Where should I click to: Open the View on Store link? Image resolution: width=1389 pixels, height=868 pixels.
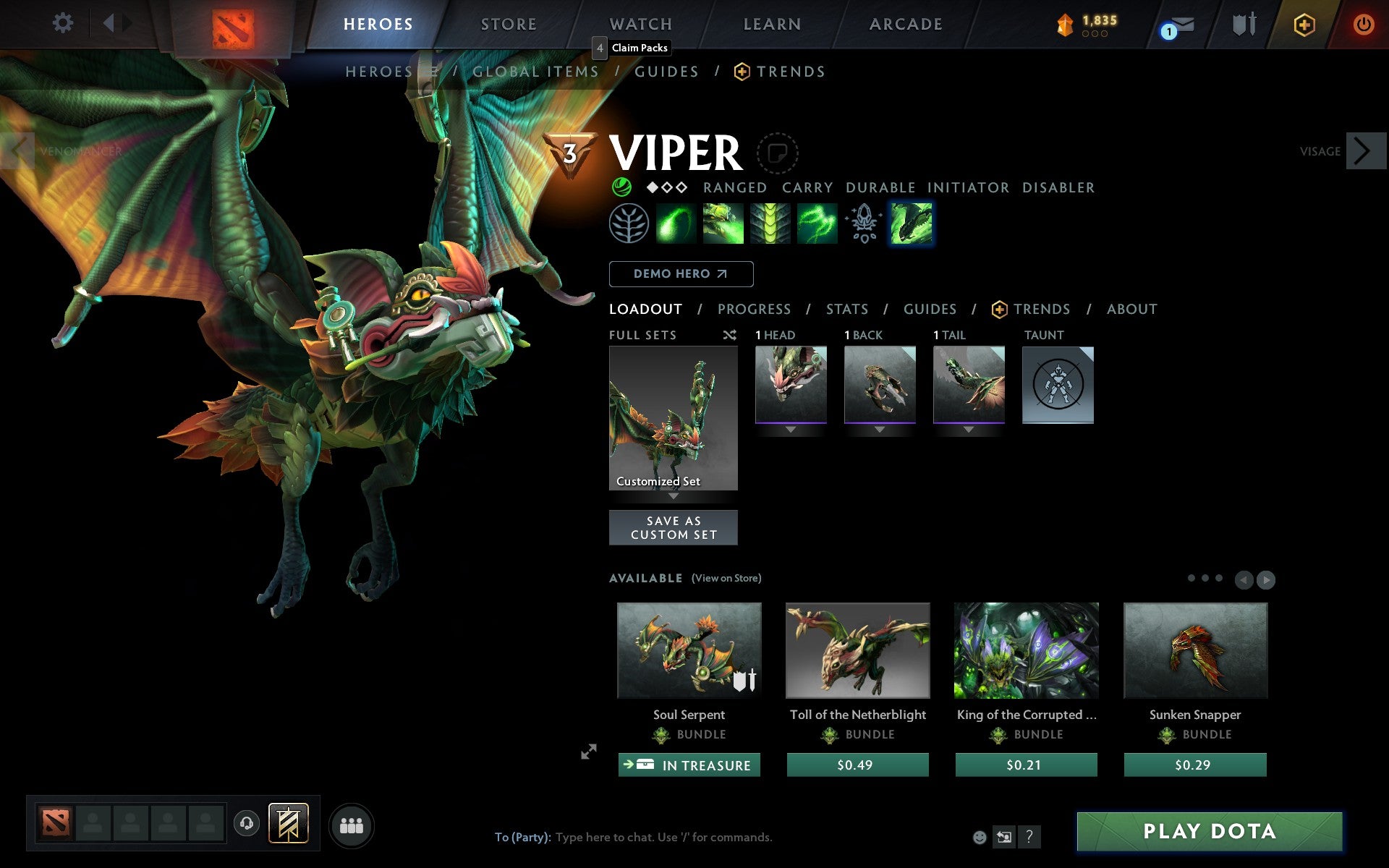(x=726, y=578)
